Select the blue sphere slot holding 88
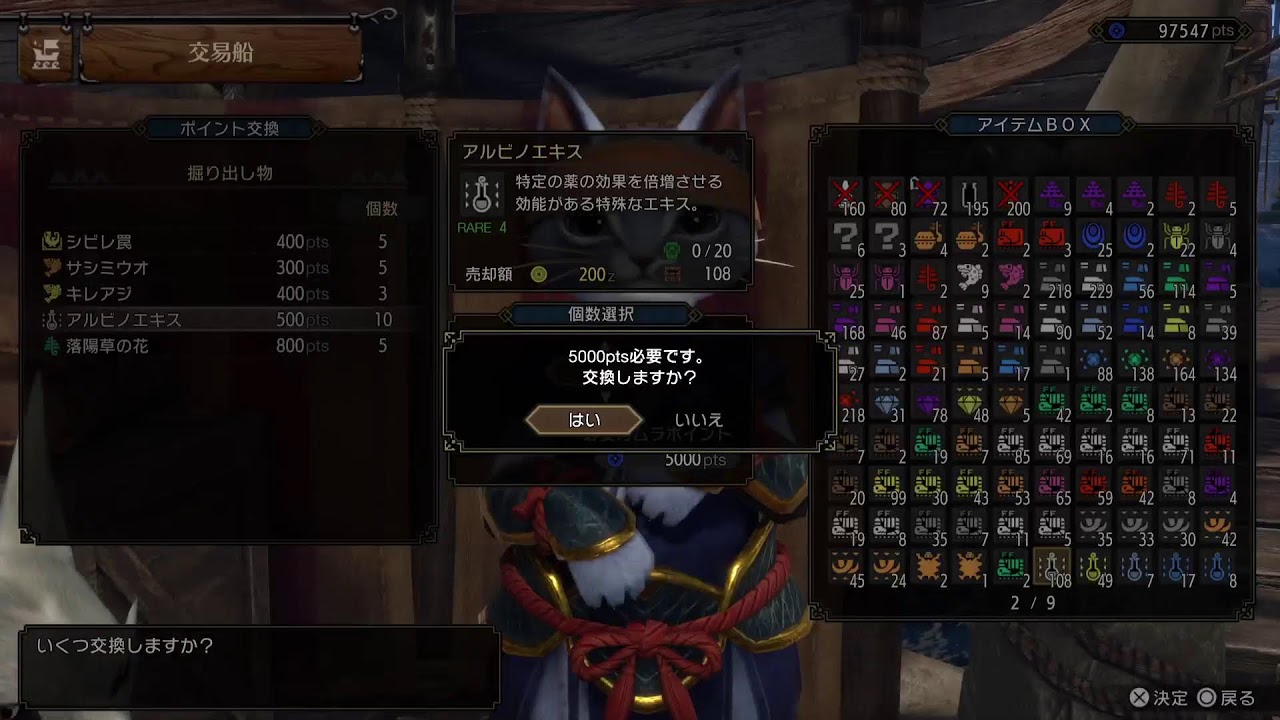Image resolution: width=1280 pixels, height=720 pixels. click(1093, 361)
